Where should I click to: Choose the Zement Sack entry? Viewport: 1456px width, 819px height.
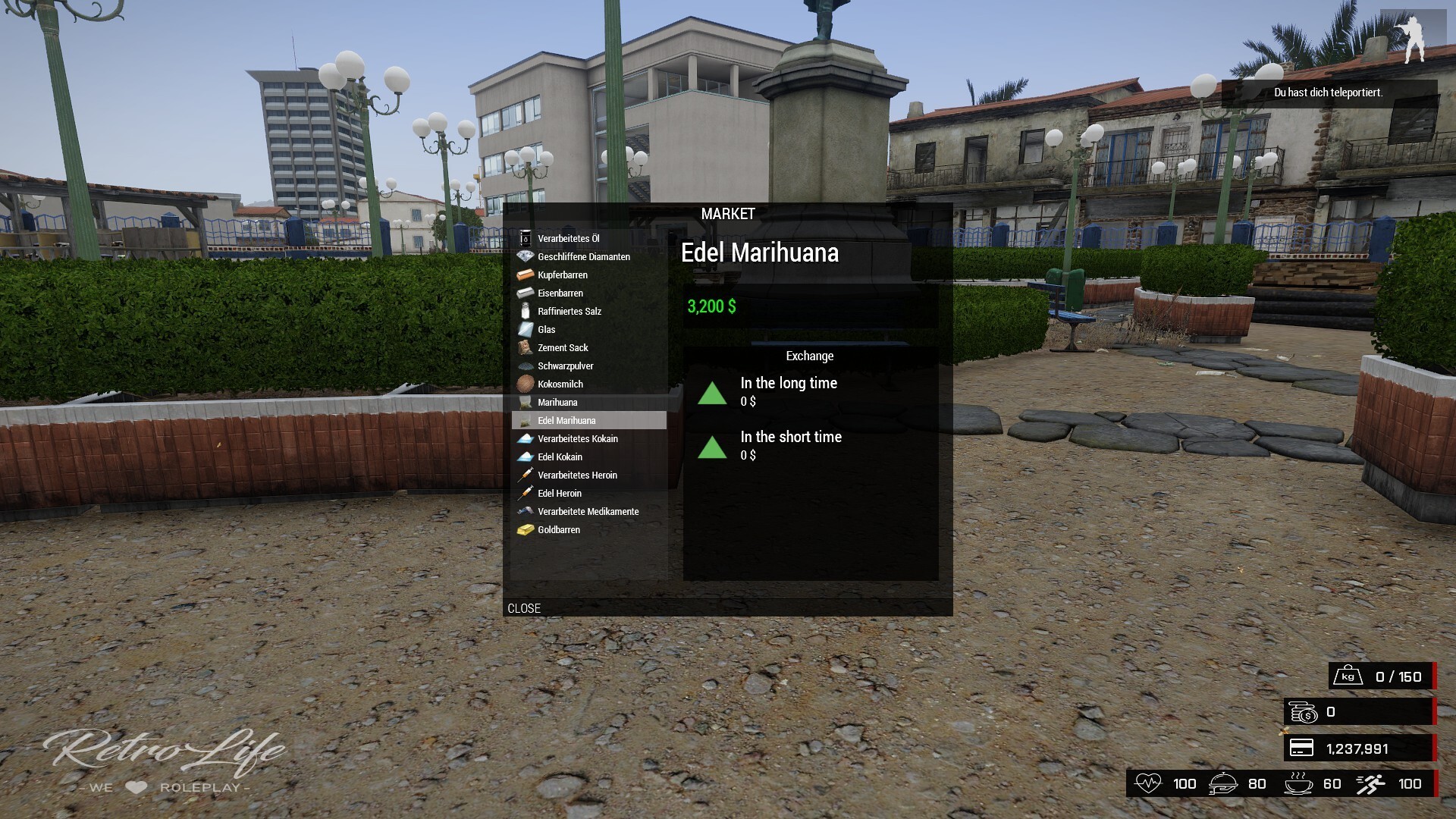point(563,347)
